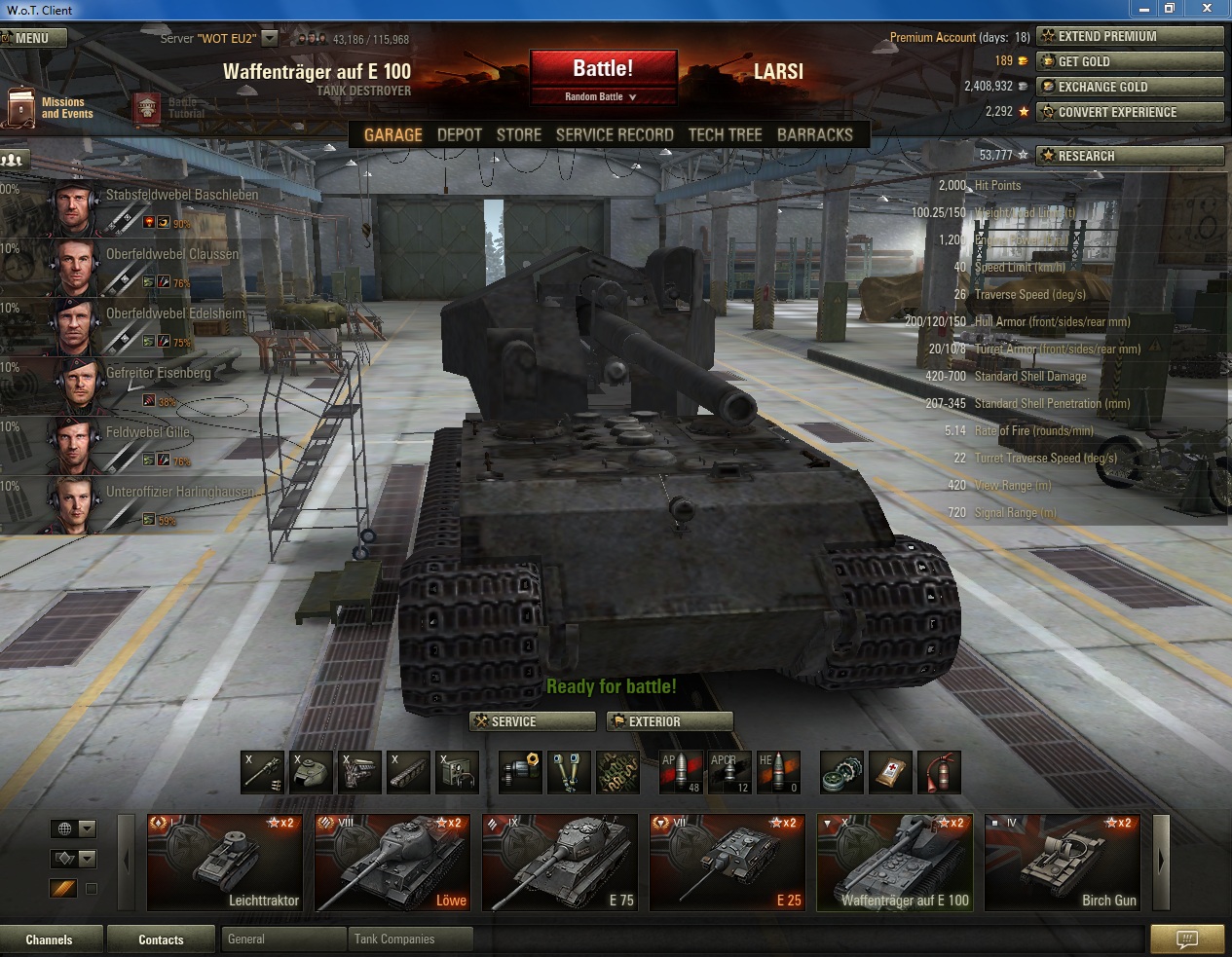Open the MENU button
The width and height of the screenshot is (1232, 957).
point(33,38)
